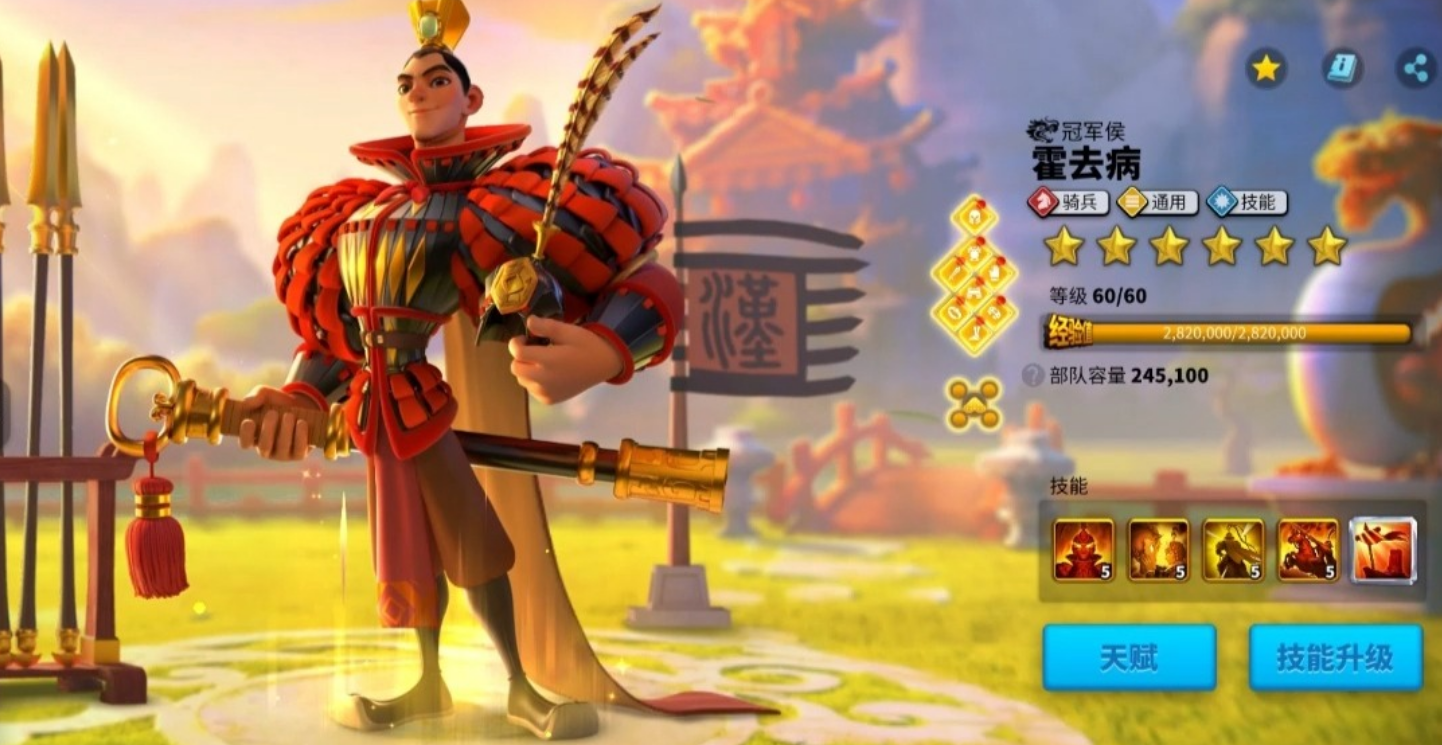Open the four-circle formation icon
The width and height of the screenshot is (1442, 745).
tap(973, 404)
